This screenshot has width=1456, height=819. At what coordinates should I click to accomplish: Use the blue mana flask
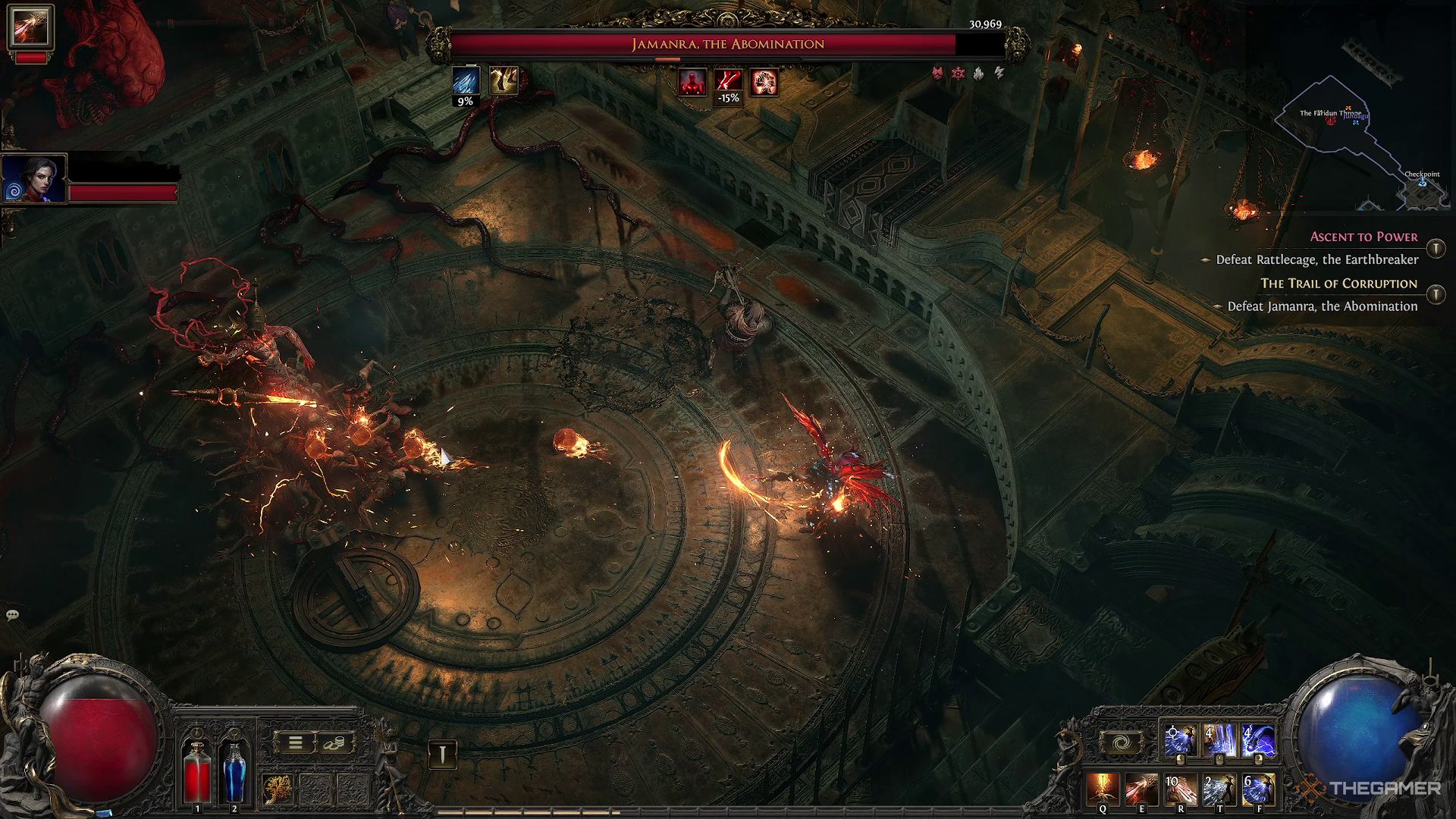click(234, 771)
